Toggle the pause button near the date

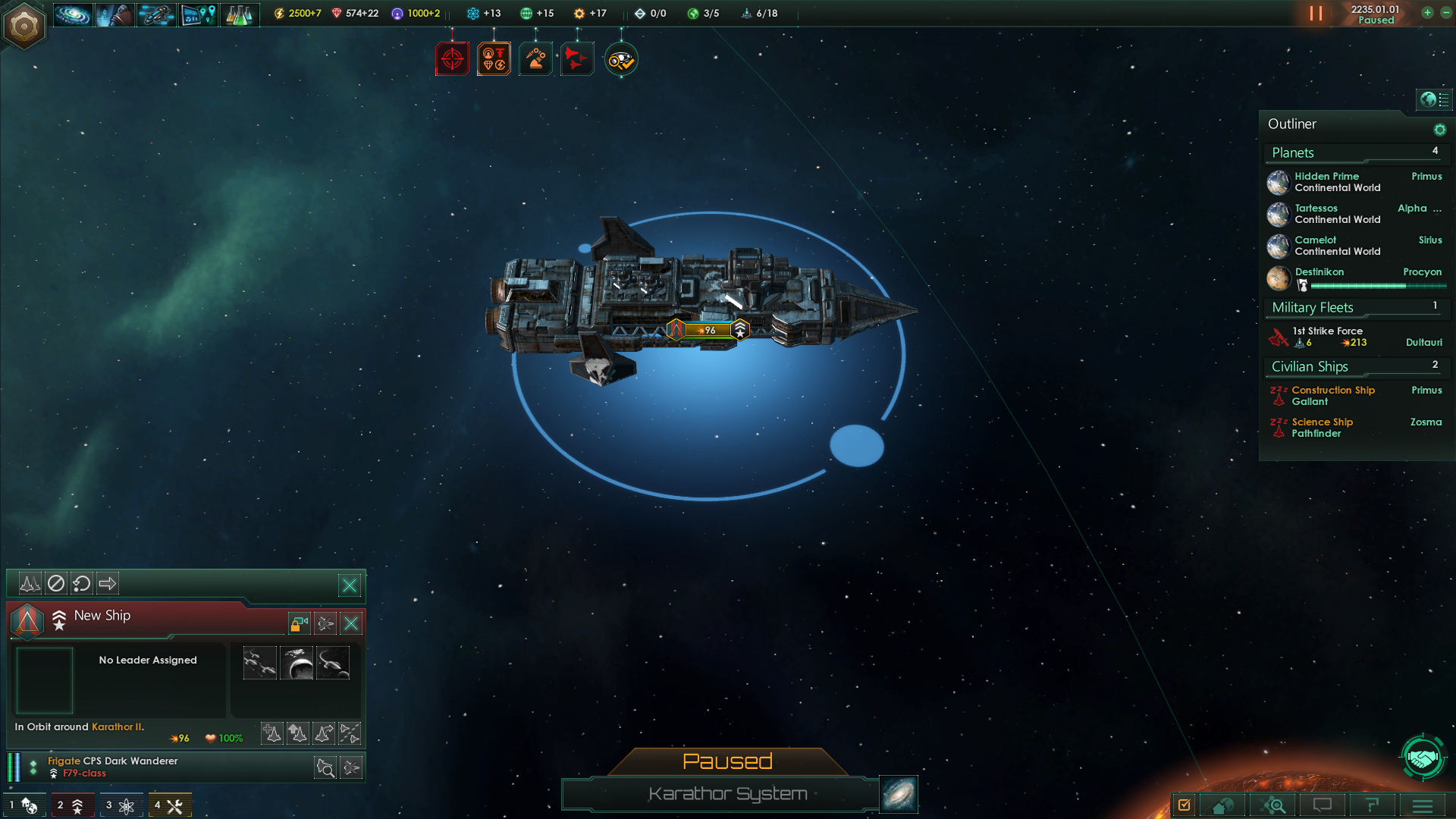point(1316,14)
